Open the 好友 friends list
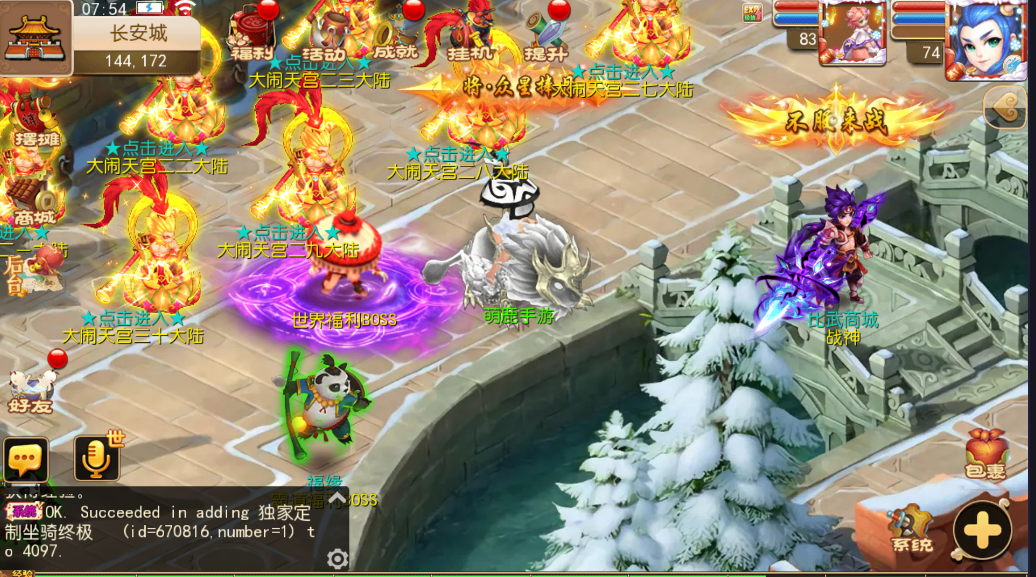 (28, 388)
